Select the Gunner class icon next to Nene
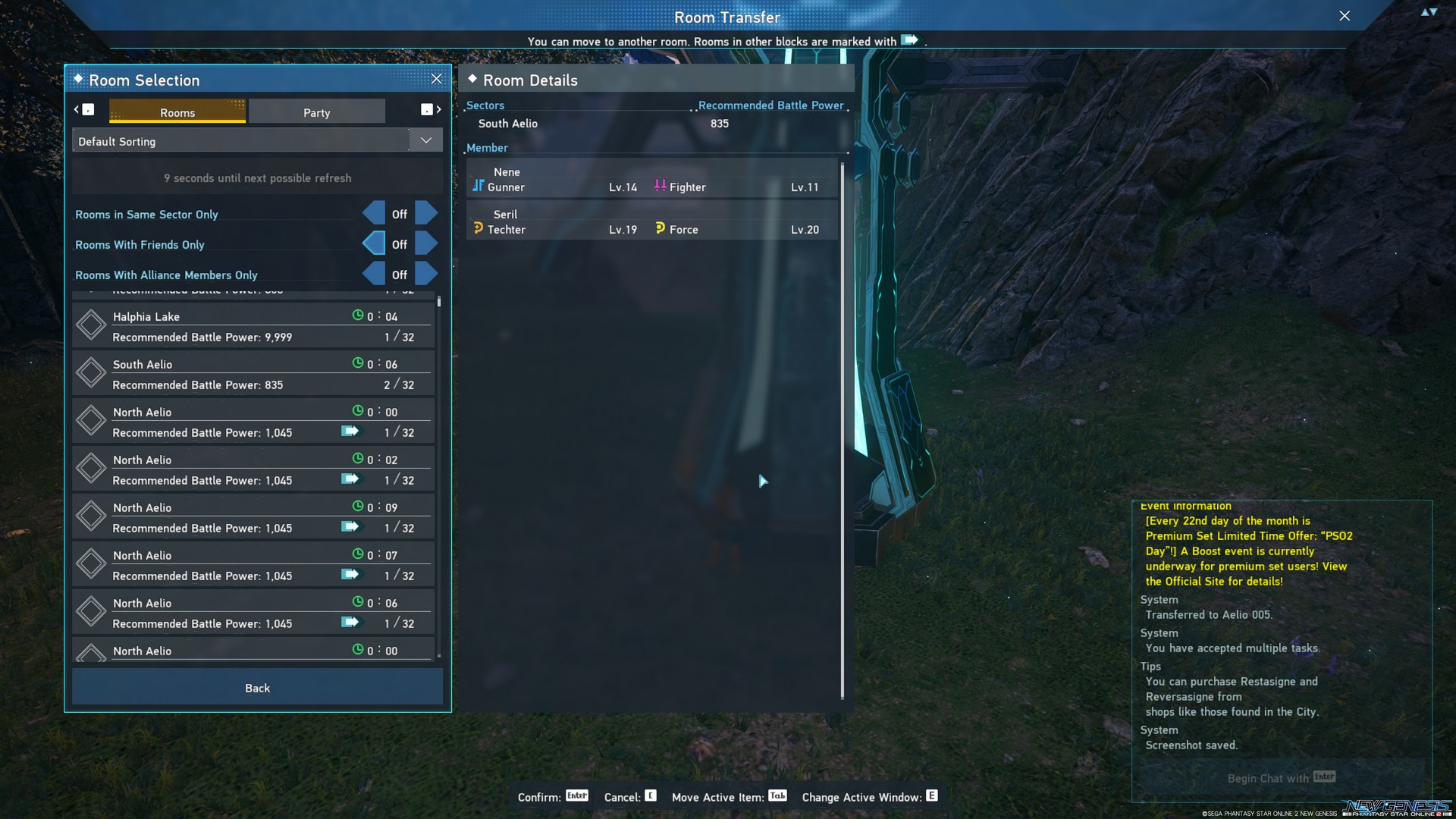The image size is (1456, 819). click(x=479, y=184)
